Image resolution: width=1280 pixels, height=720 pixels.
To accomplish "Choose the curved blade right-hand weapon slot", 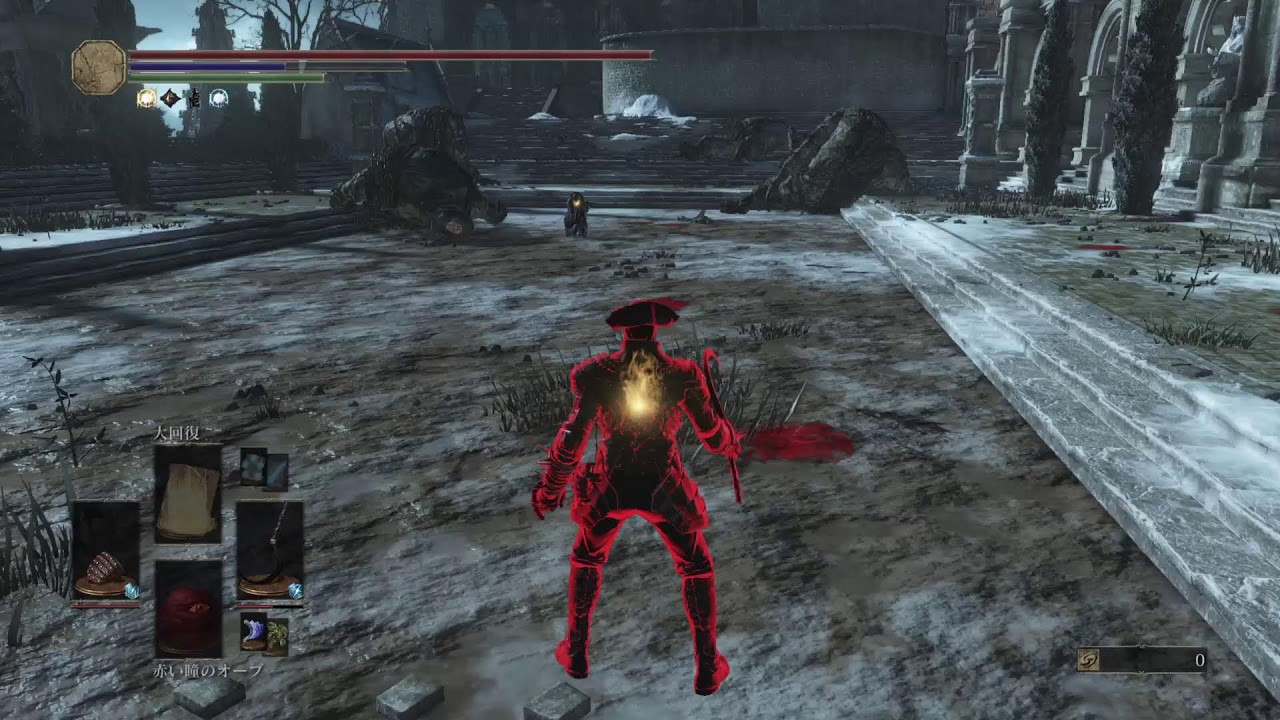I will tap(269, 552).
